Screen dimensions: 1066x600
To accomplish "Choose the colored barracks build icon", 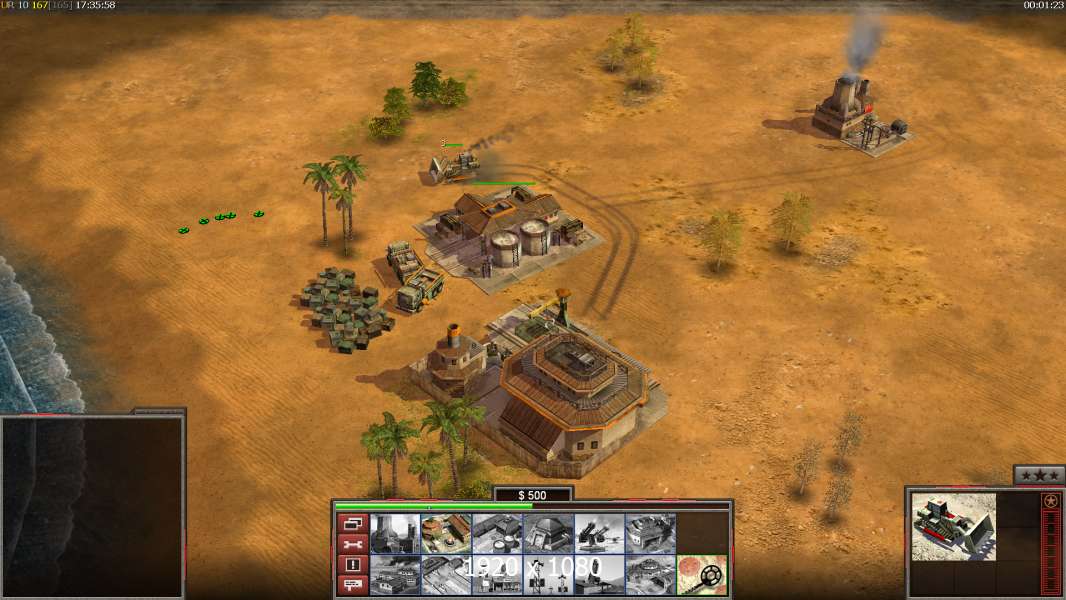I will [446, 533].
